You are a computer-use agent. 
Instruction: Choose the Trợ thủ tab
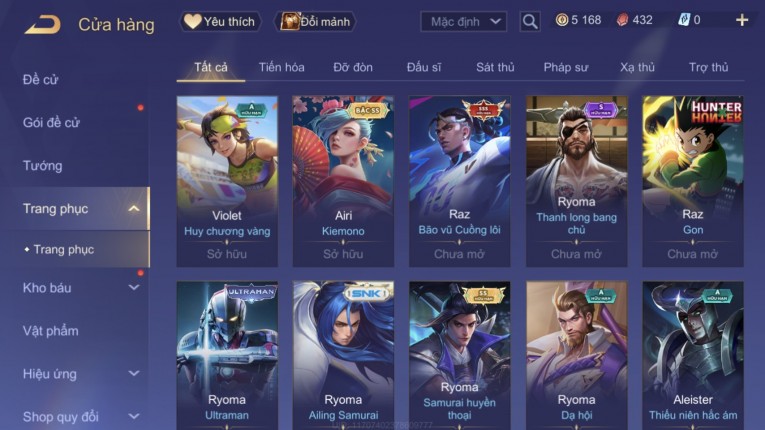pyautogui.click(x=708, y=67)
